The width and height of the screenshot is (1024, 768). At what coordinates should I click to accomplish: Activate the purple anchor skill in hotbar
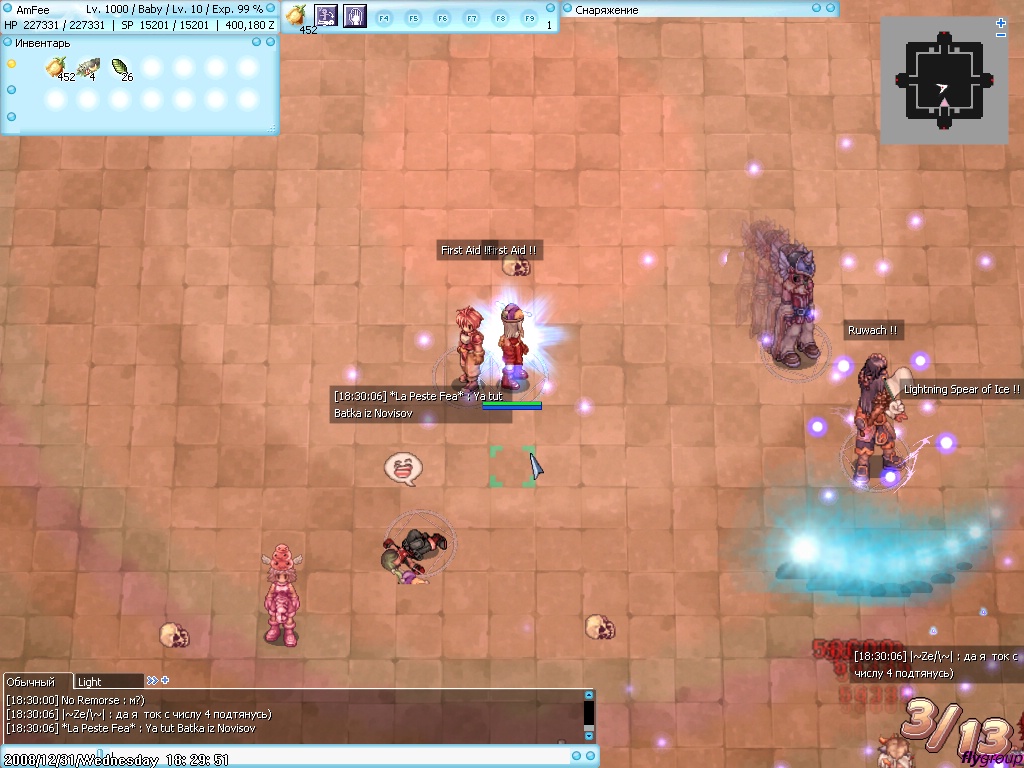326,15
